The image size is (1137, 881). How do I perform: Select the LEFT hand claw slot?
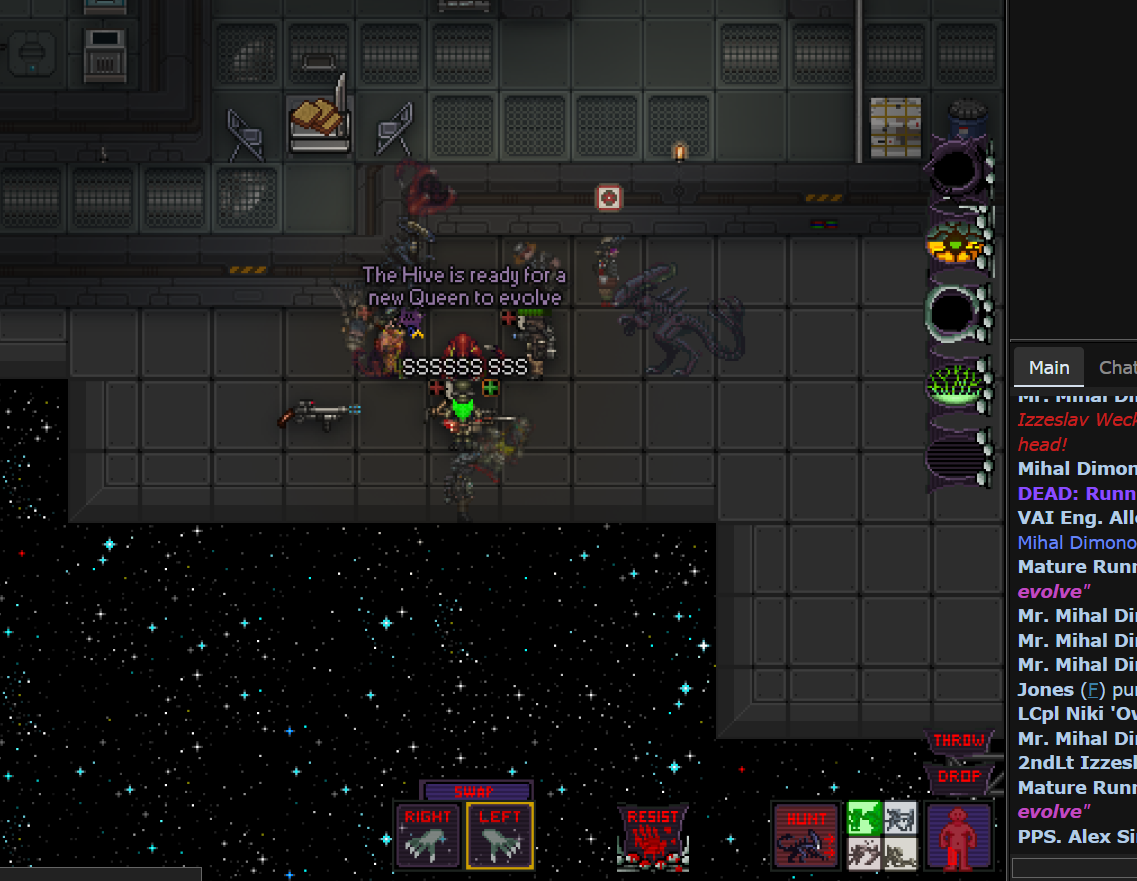click(x=500, y=835)
